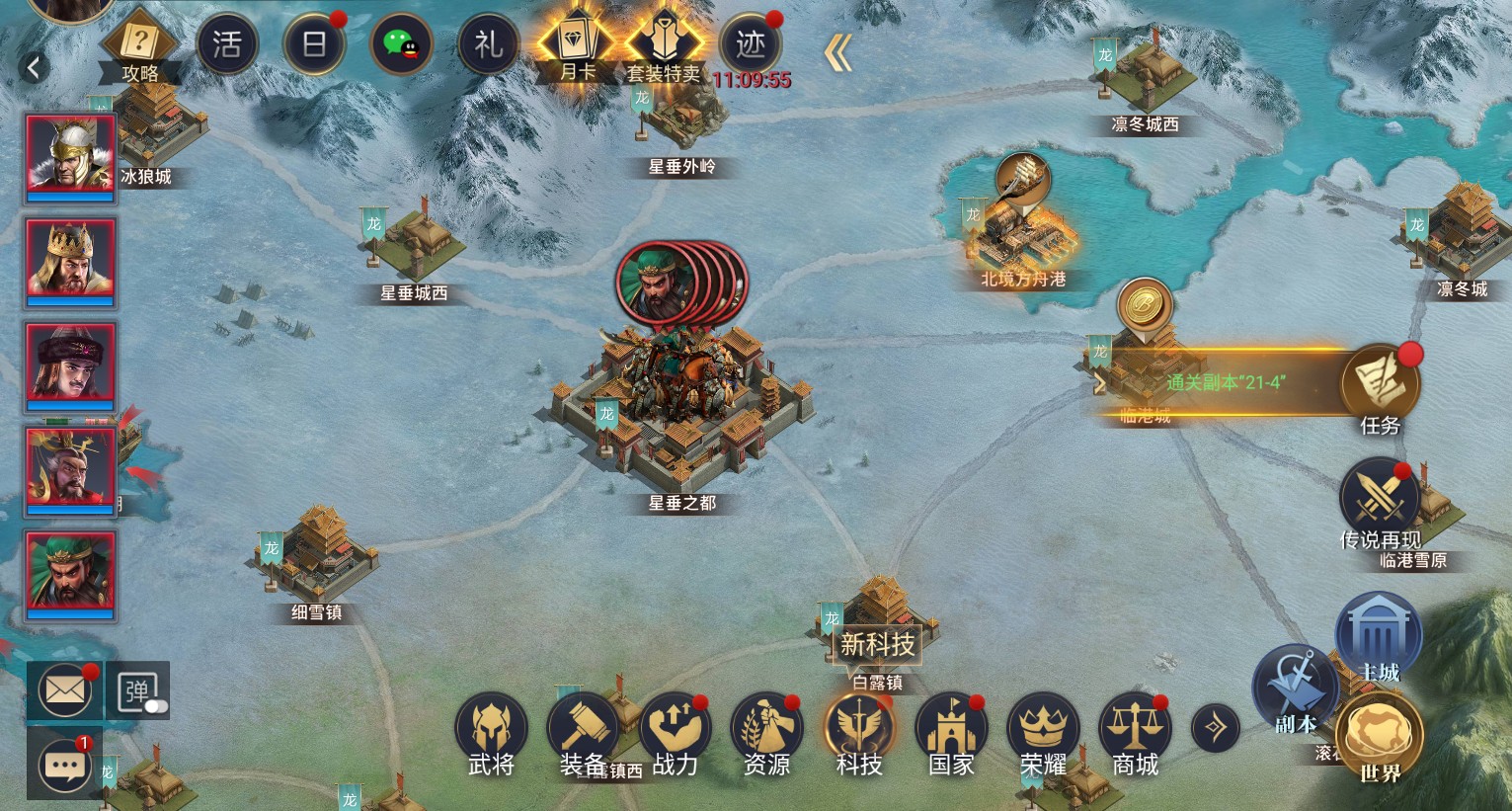
Task: Open the 月卡 monthly card offer
Action: tap(577, 45)
